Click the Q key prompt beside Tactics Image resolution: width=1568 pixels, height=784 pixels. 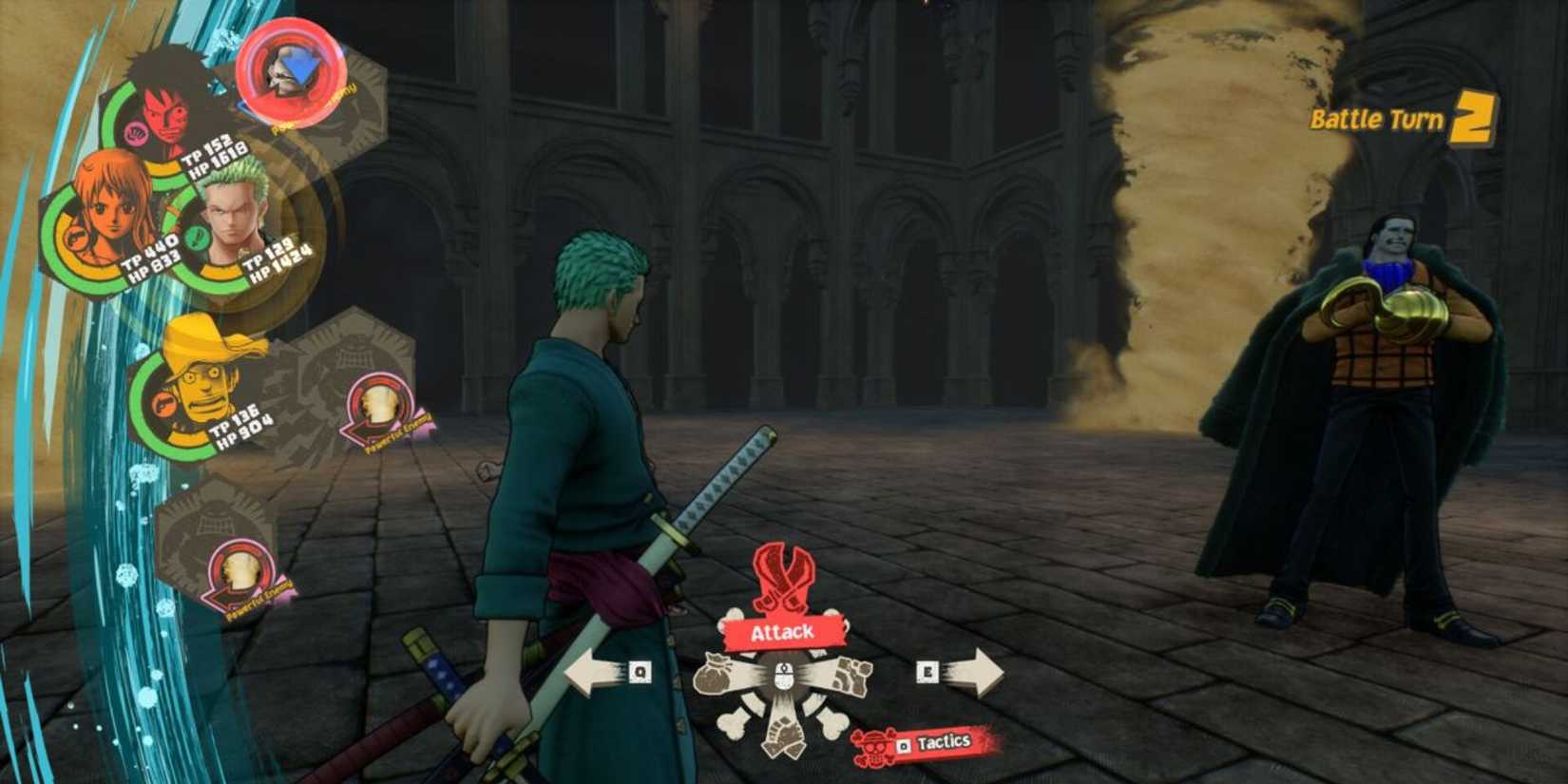point(902,745)
